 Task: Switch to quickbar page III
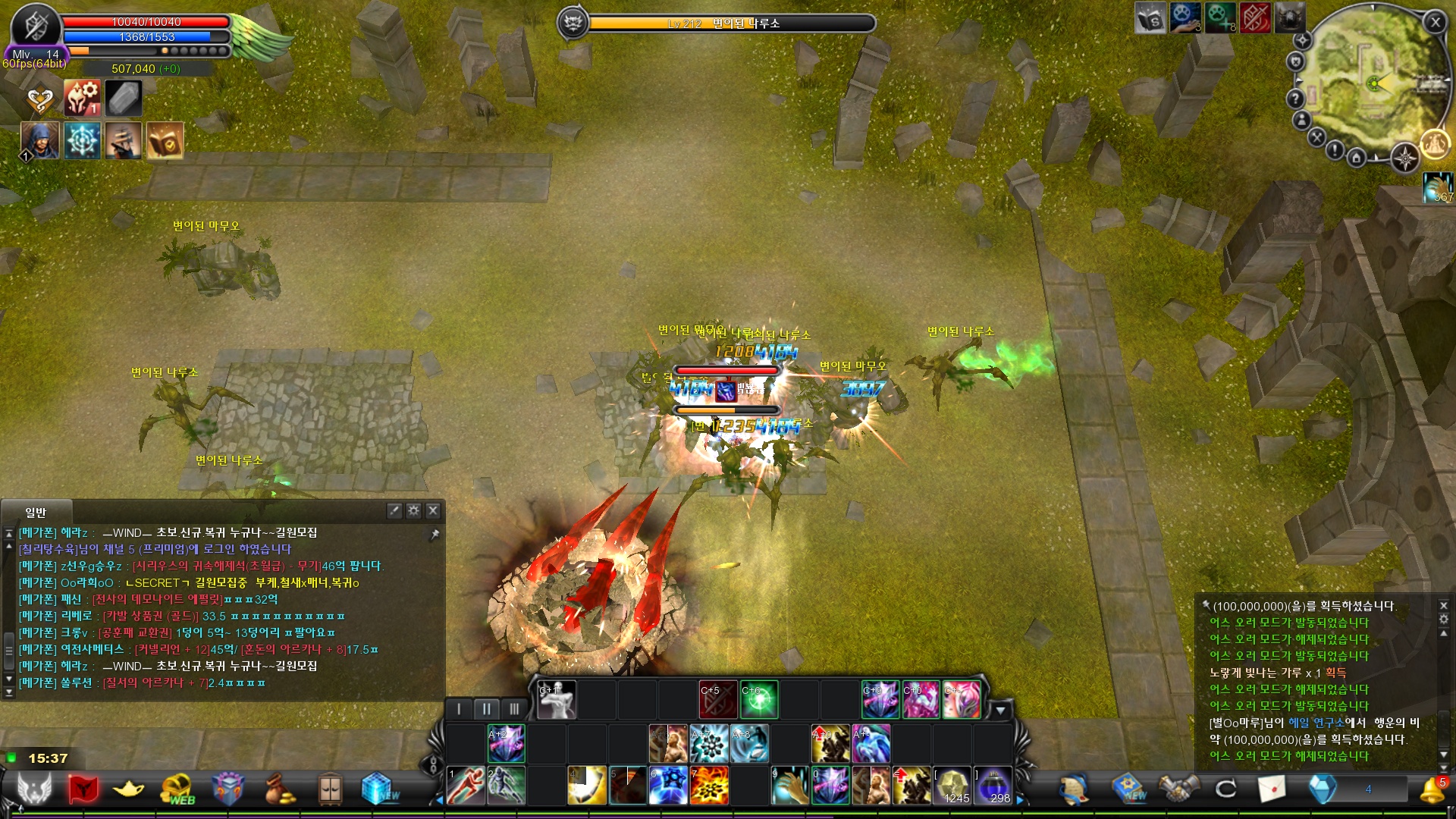pyautogui.click(x=514, y=709)
